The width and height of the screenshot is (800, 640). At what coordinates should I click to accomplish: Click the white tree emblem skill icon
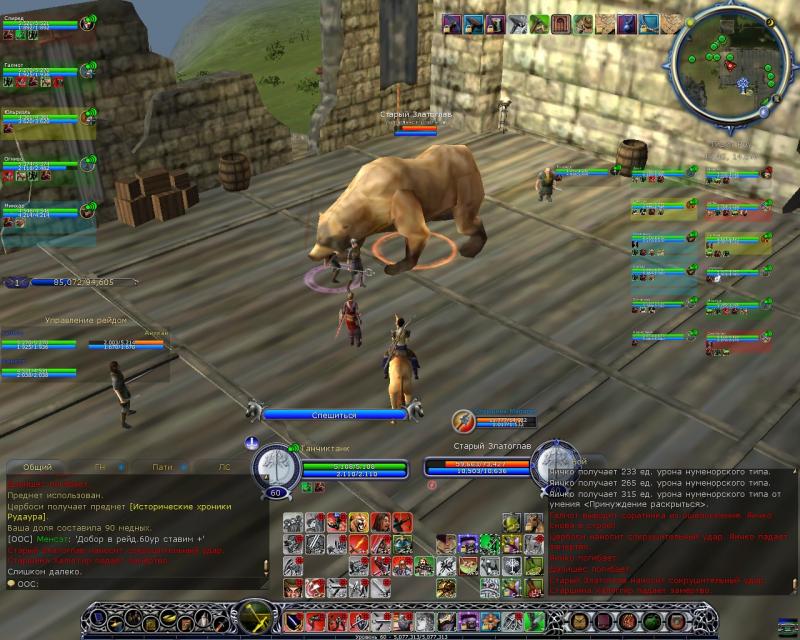[512, 565]
